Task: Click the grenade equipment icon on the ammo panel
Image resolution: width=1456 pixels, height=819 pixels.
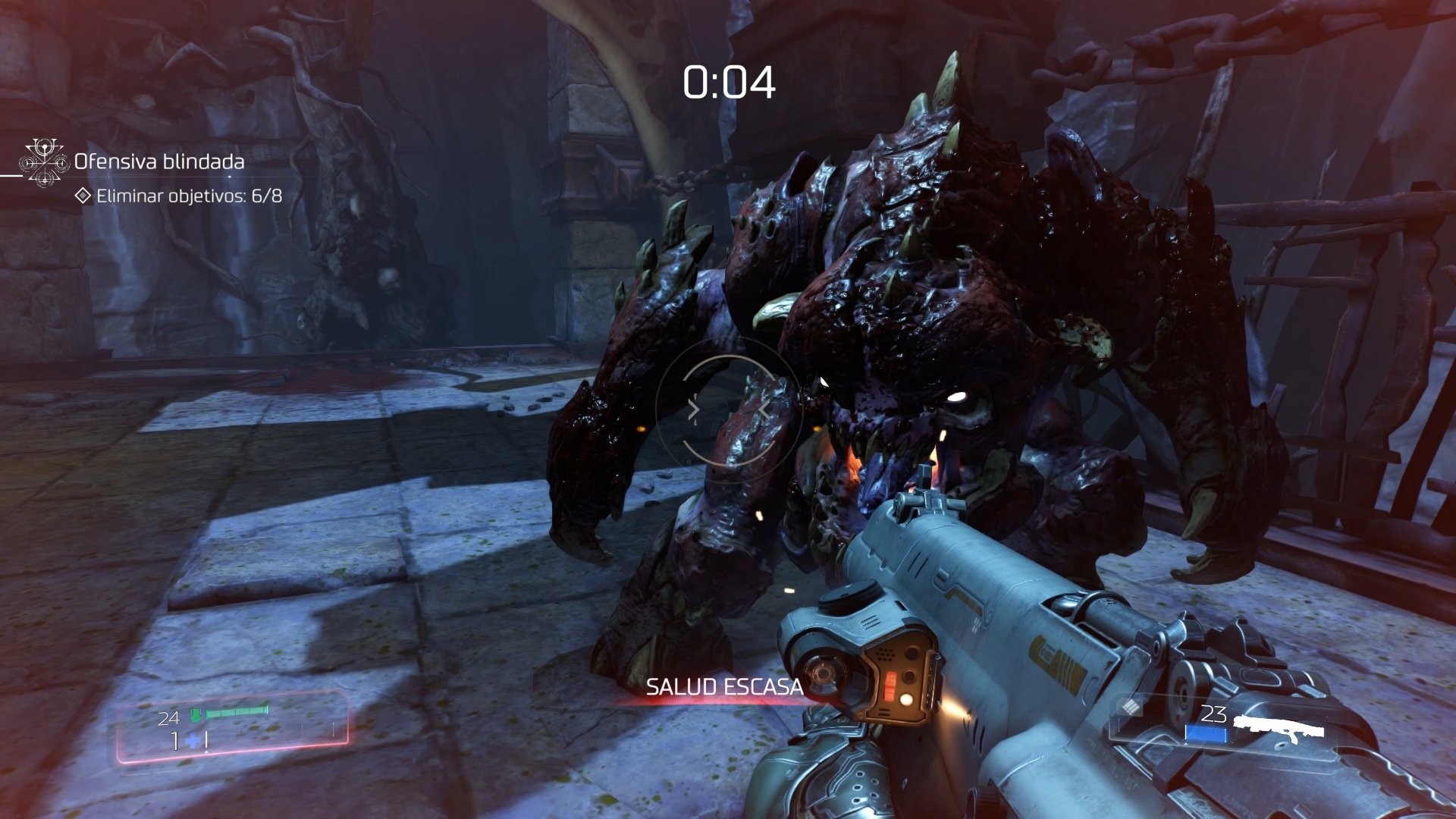Action: point(1131,708)
